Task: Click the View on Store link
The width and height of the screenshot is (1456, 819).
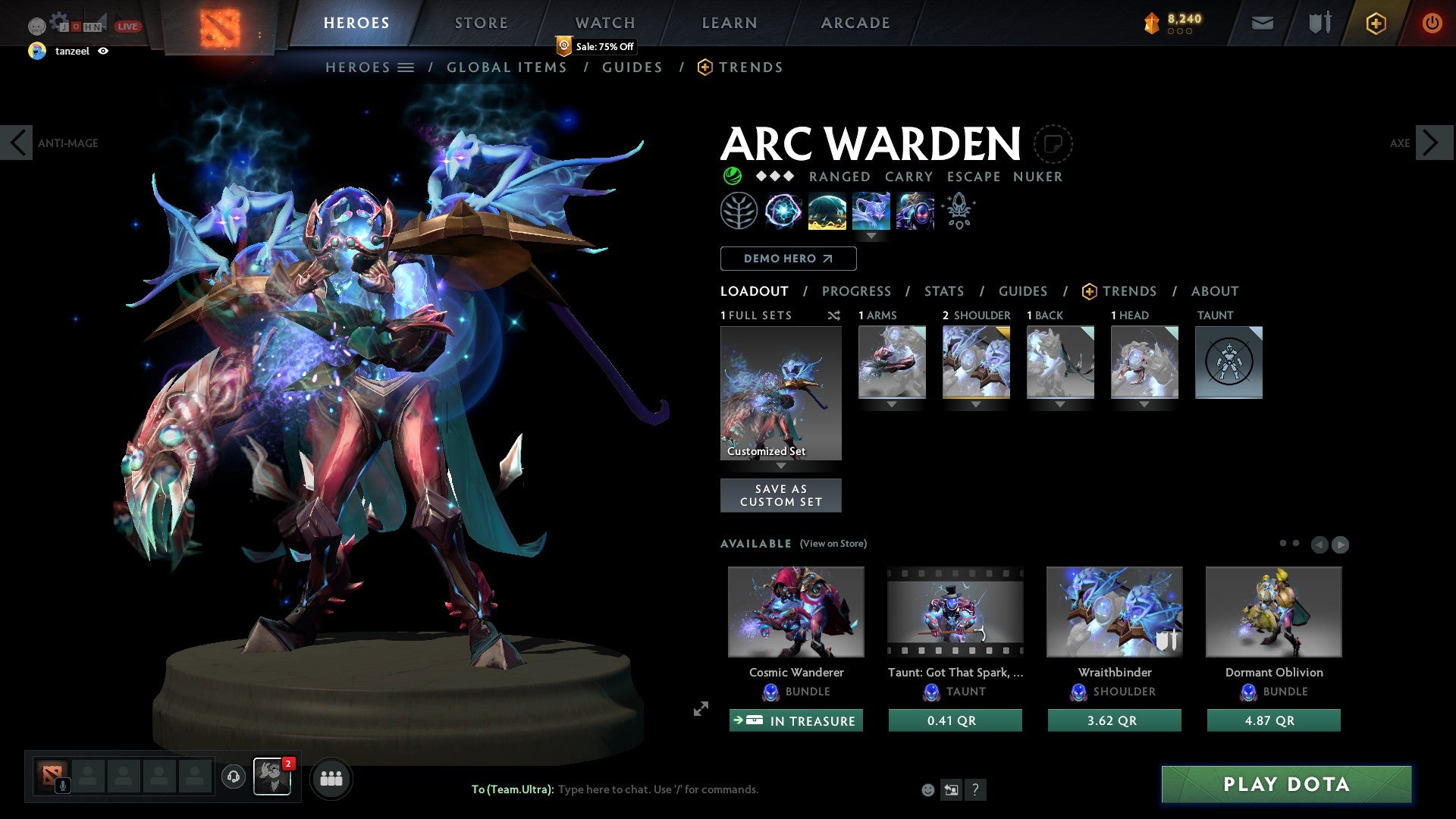Action: (832, 544)
